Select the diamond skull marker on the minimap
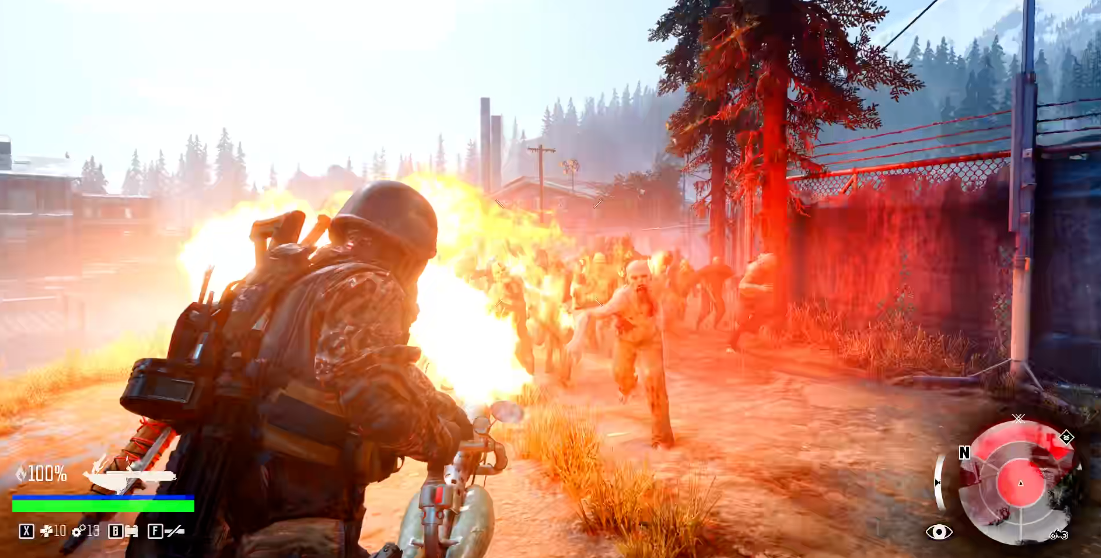The width and height of the screenshot is (1101, 558). 1067,436
